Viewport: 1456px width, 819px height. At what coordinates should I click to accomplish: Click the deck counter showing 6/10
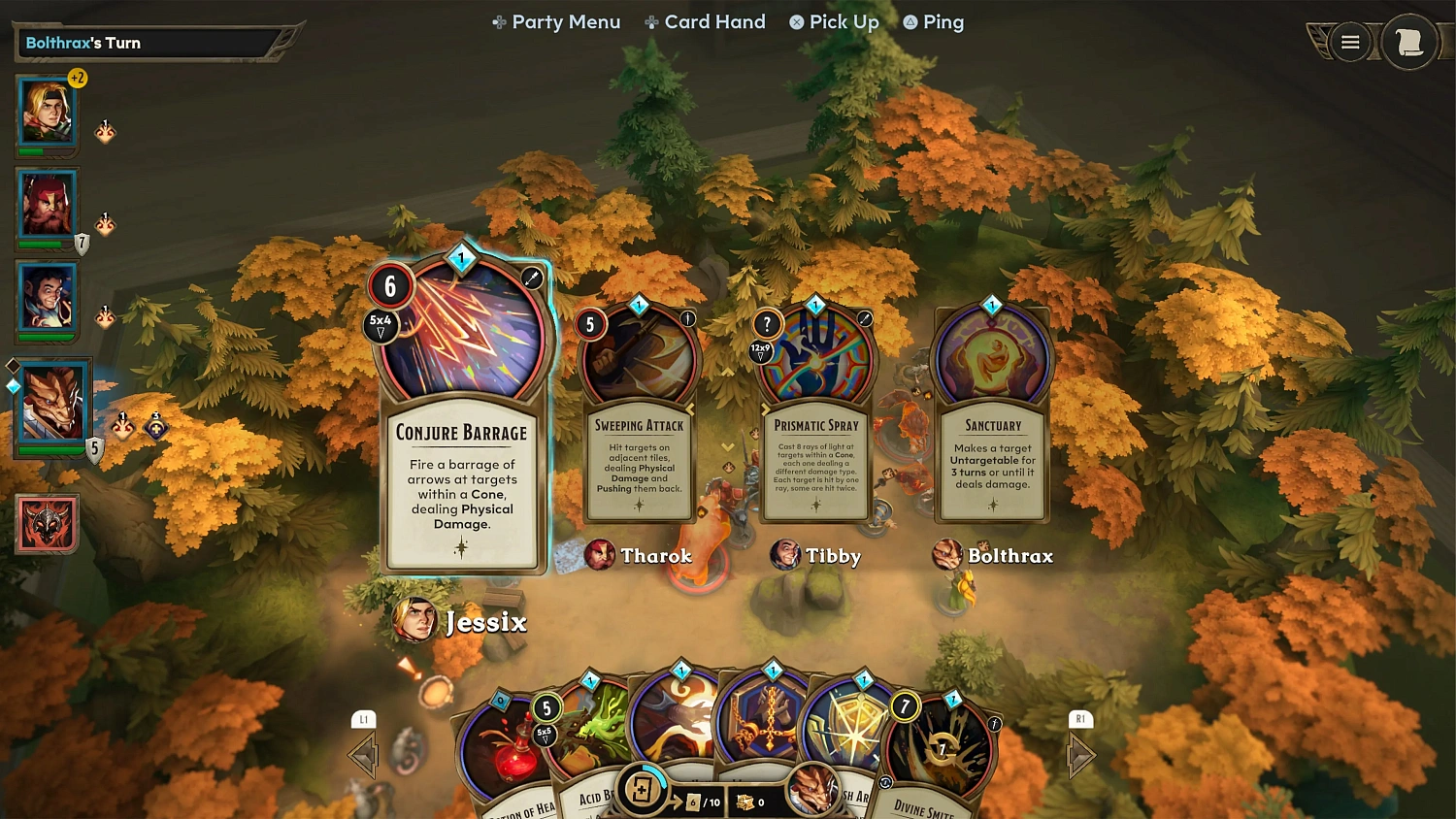click(702, 803)
